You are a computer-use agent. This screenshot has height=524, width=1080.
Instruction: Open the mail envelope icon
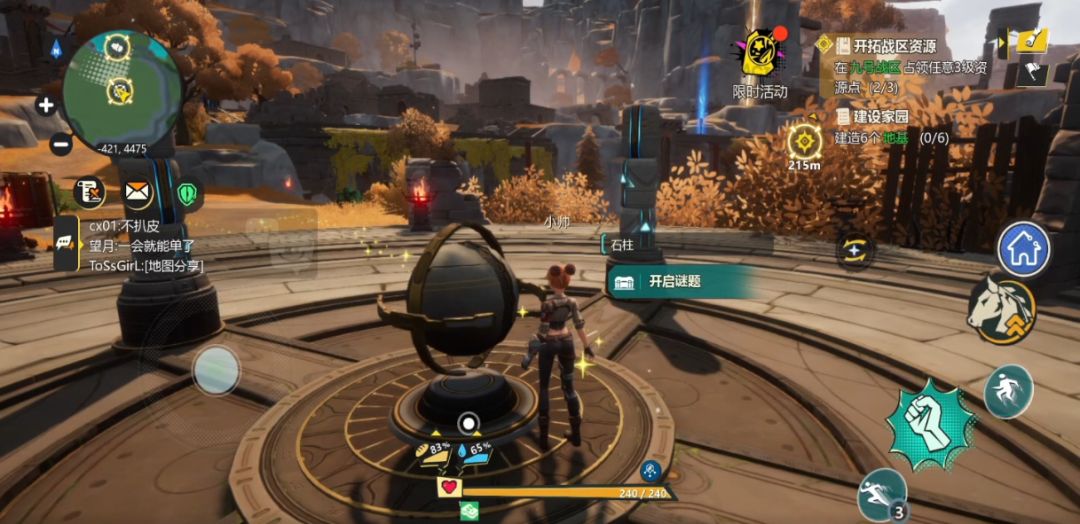(137, 192)
